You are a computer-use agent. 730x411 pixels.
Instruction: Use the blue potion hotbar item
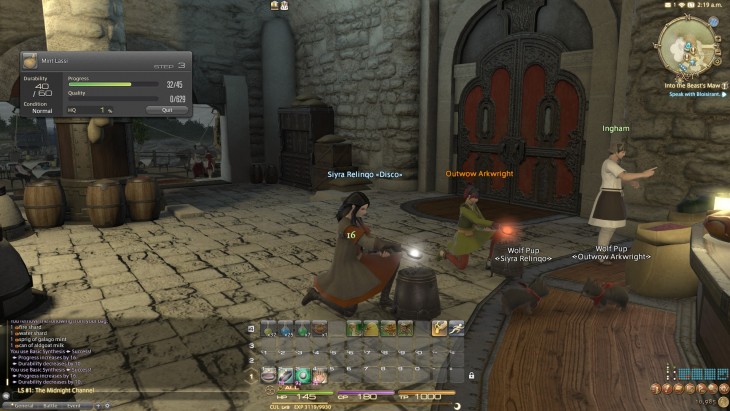coord(286,327)
